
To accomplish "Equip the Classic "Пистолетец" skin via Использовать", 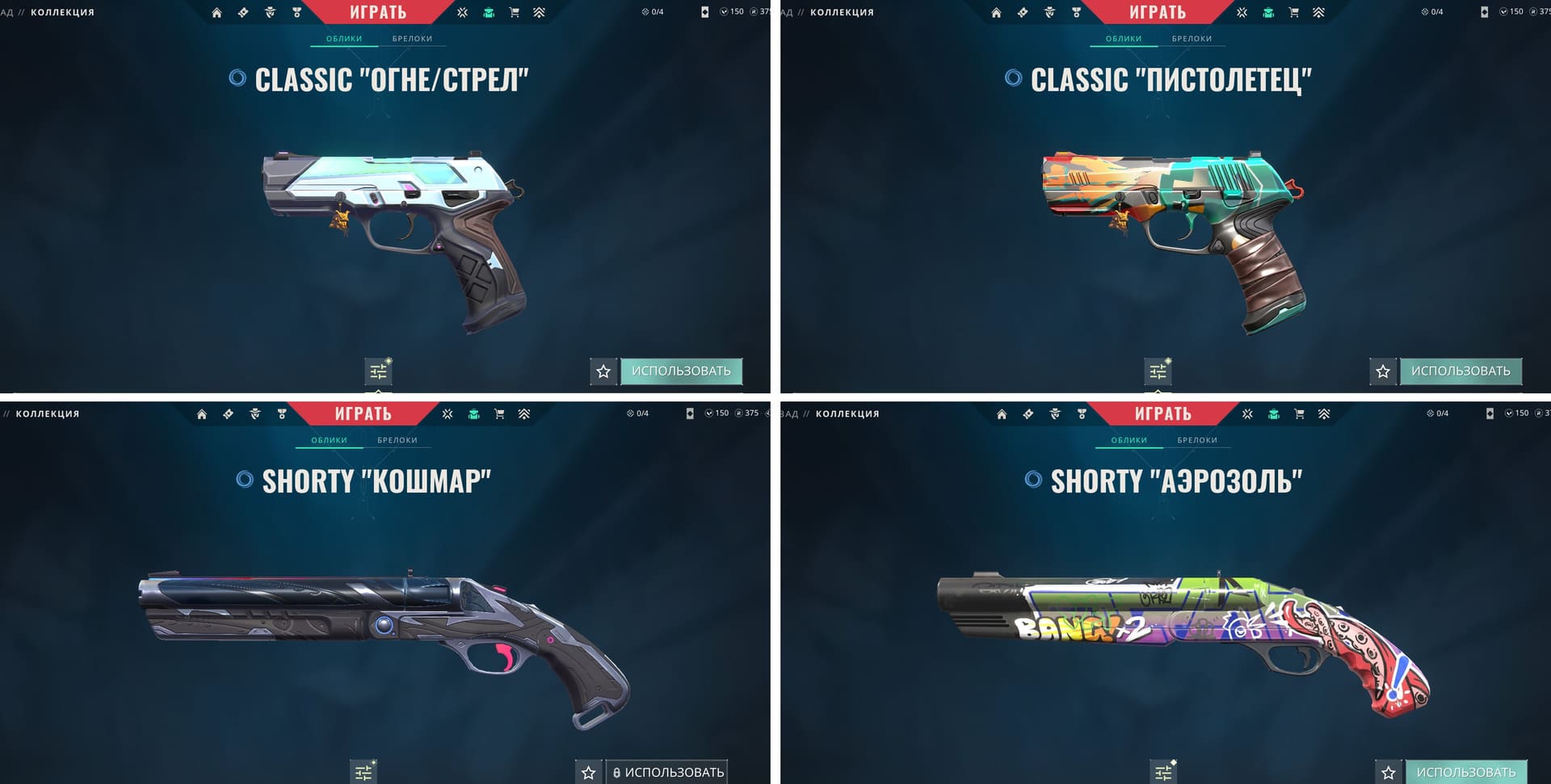I will pos(1461,371).
